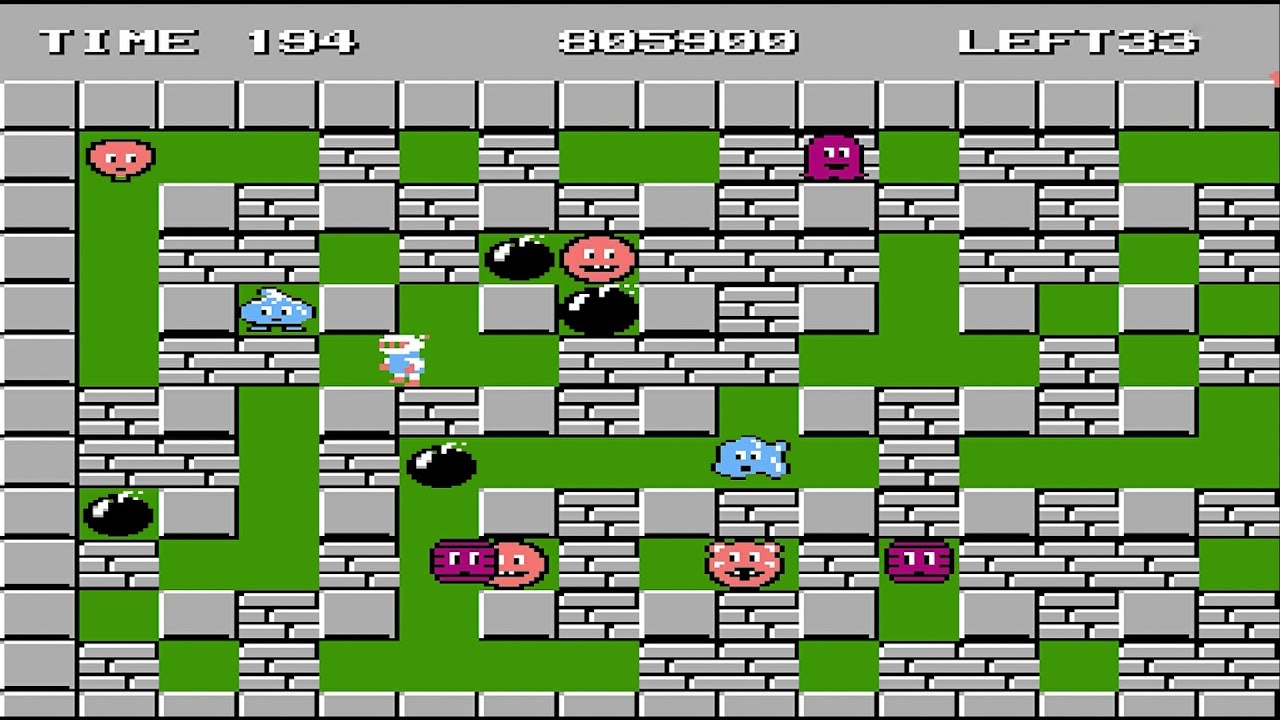Select the blue teardrop enemy on the left
Viewport: 1280px width, 720px height.
[276, 310]
